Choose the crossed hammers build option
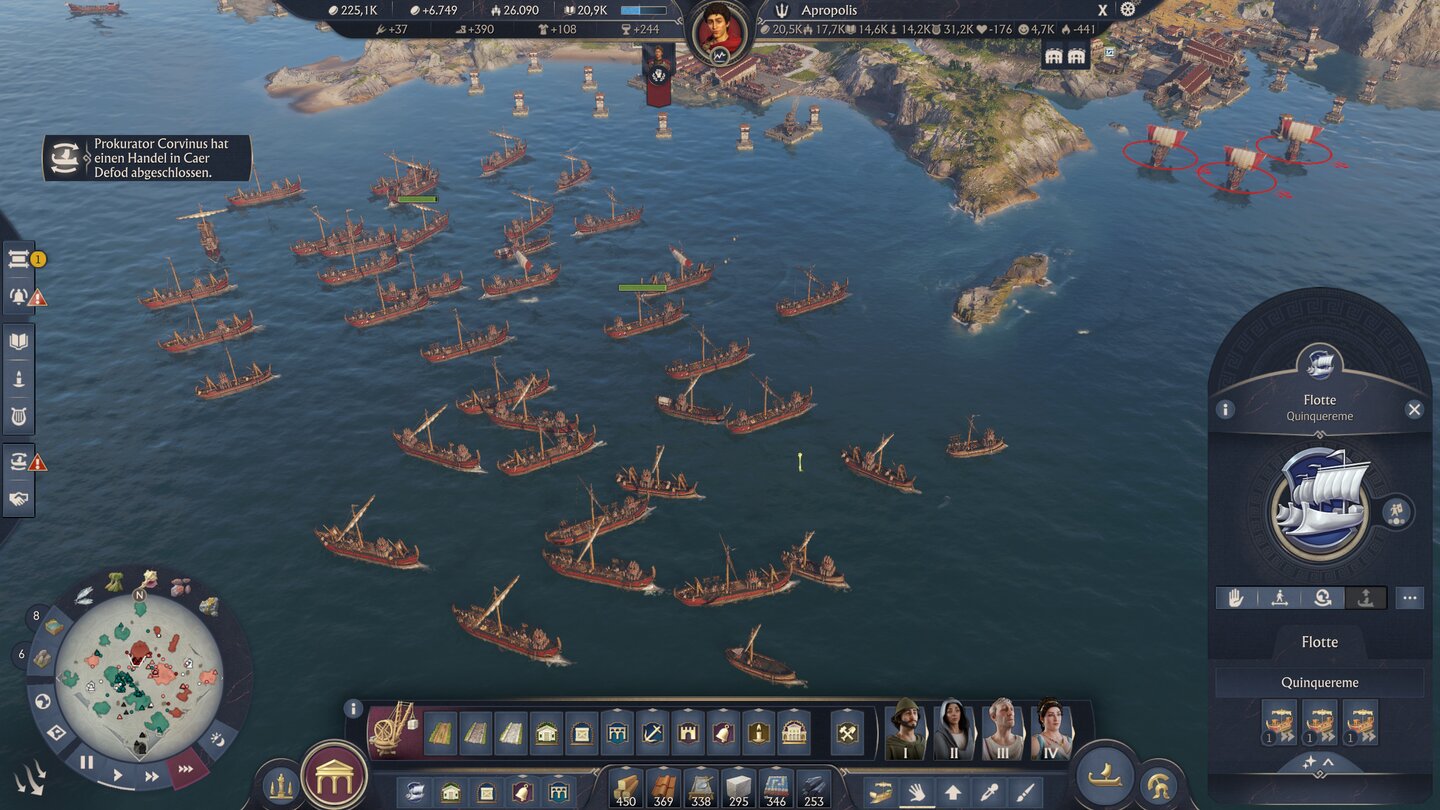 point(847,733)
